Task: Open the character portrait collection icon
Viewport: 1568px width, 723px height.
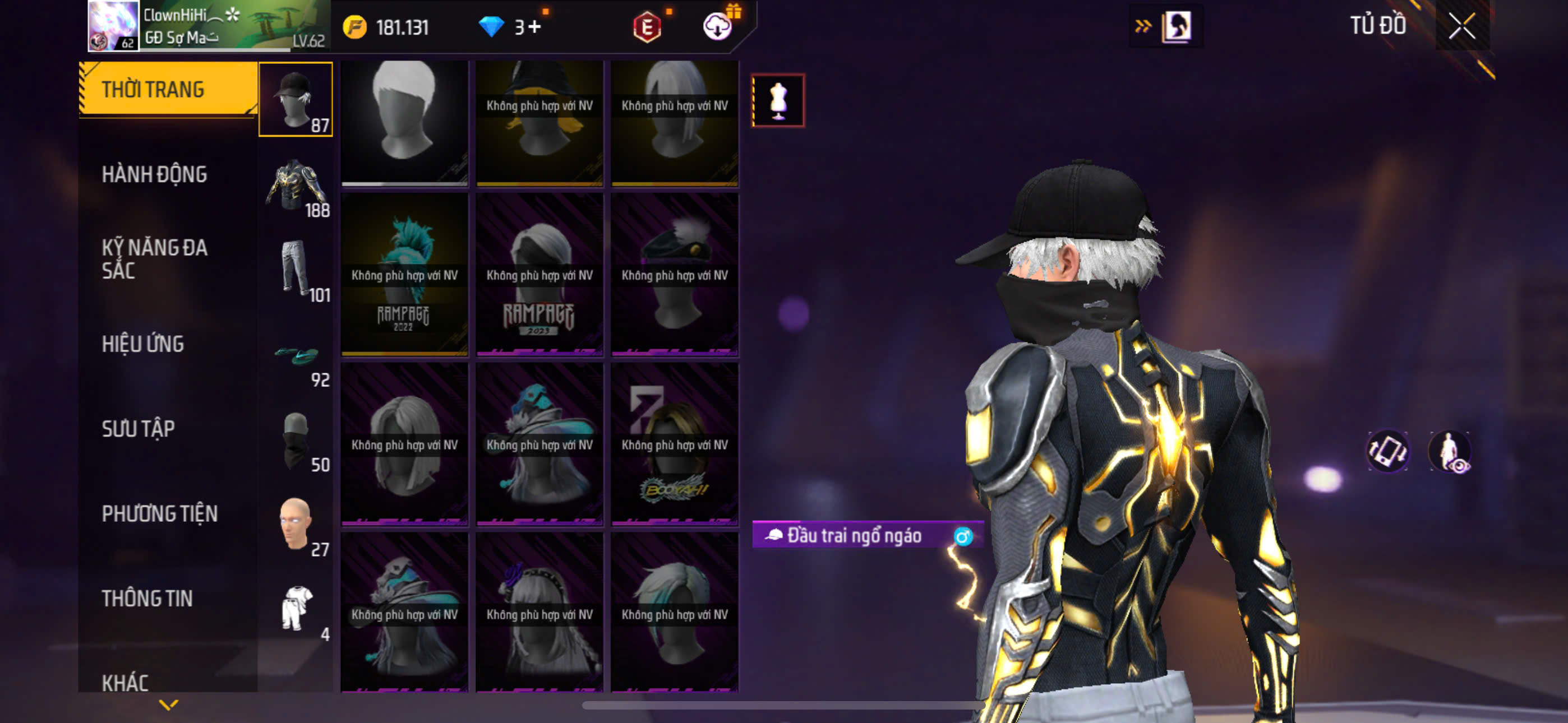Action: 1175,26
